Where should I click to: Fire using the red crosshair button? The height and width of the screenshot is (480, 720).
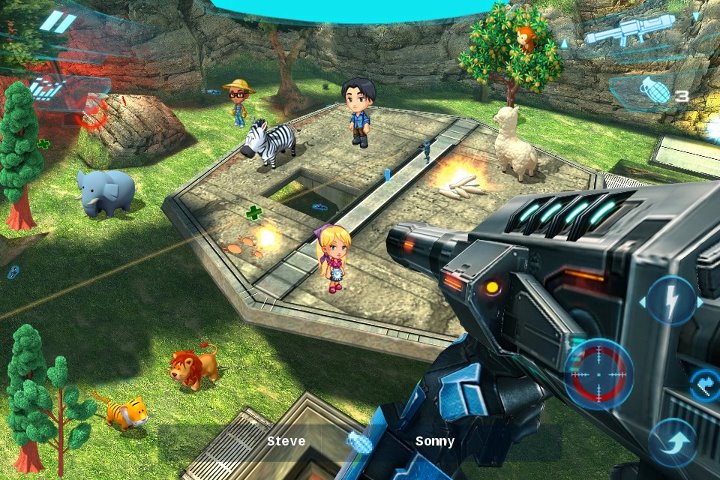coord(598,373)
